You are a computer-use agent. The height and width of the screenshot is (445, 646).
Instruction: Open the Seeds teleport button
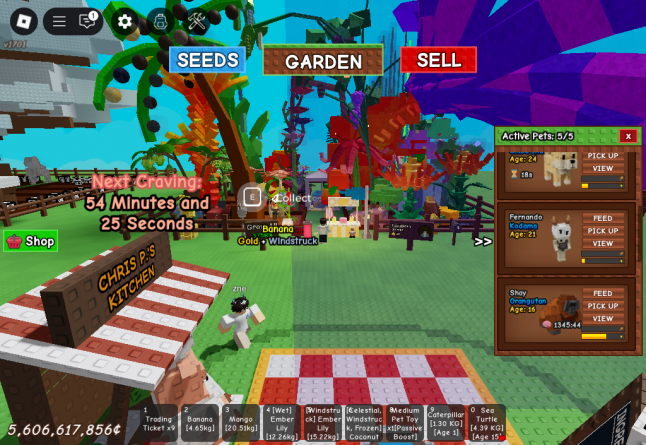(207, 60)
